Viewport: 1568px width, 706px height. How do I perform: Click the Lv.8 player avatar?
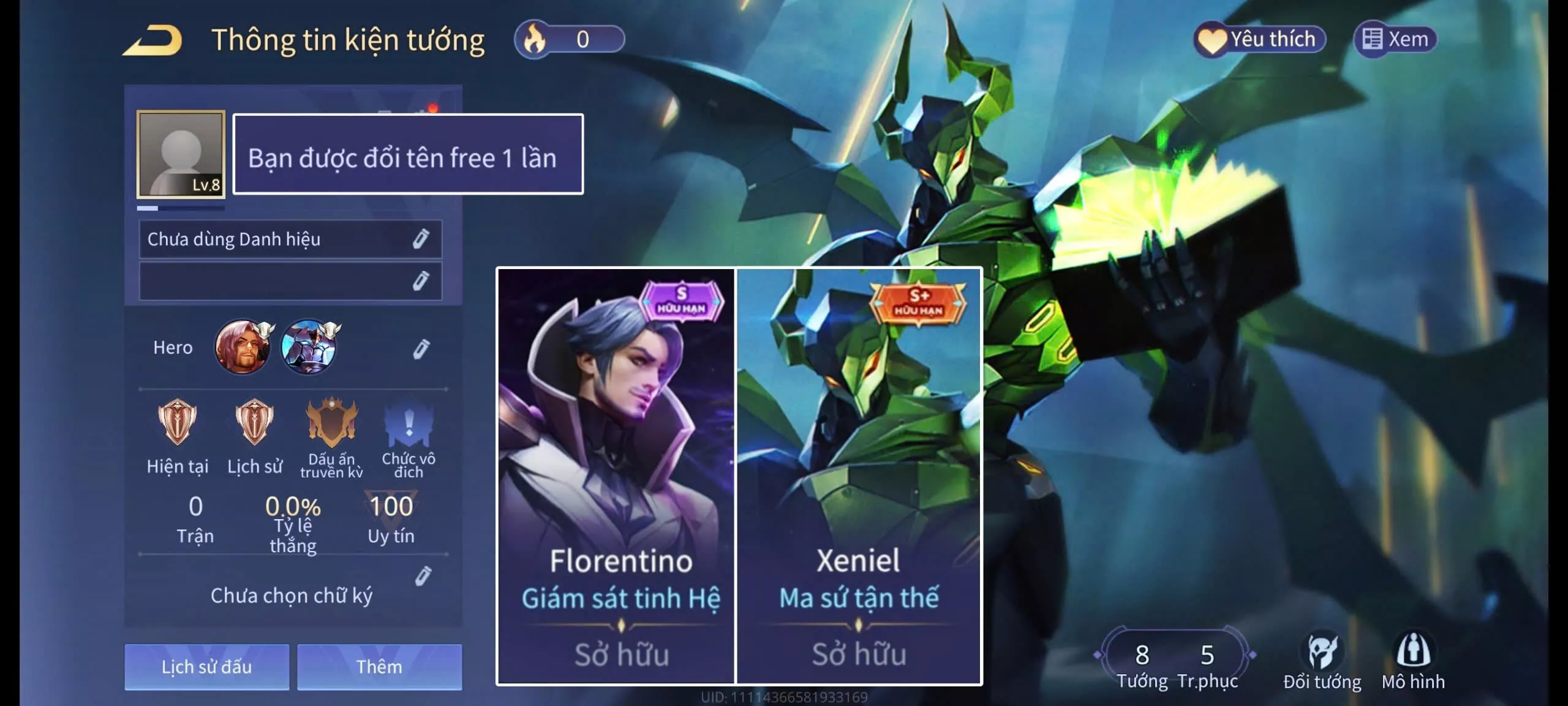click(181, 154)
